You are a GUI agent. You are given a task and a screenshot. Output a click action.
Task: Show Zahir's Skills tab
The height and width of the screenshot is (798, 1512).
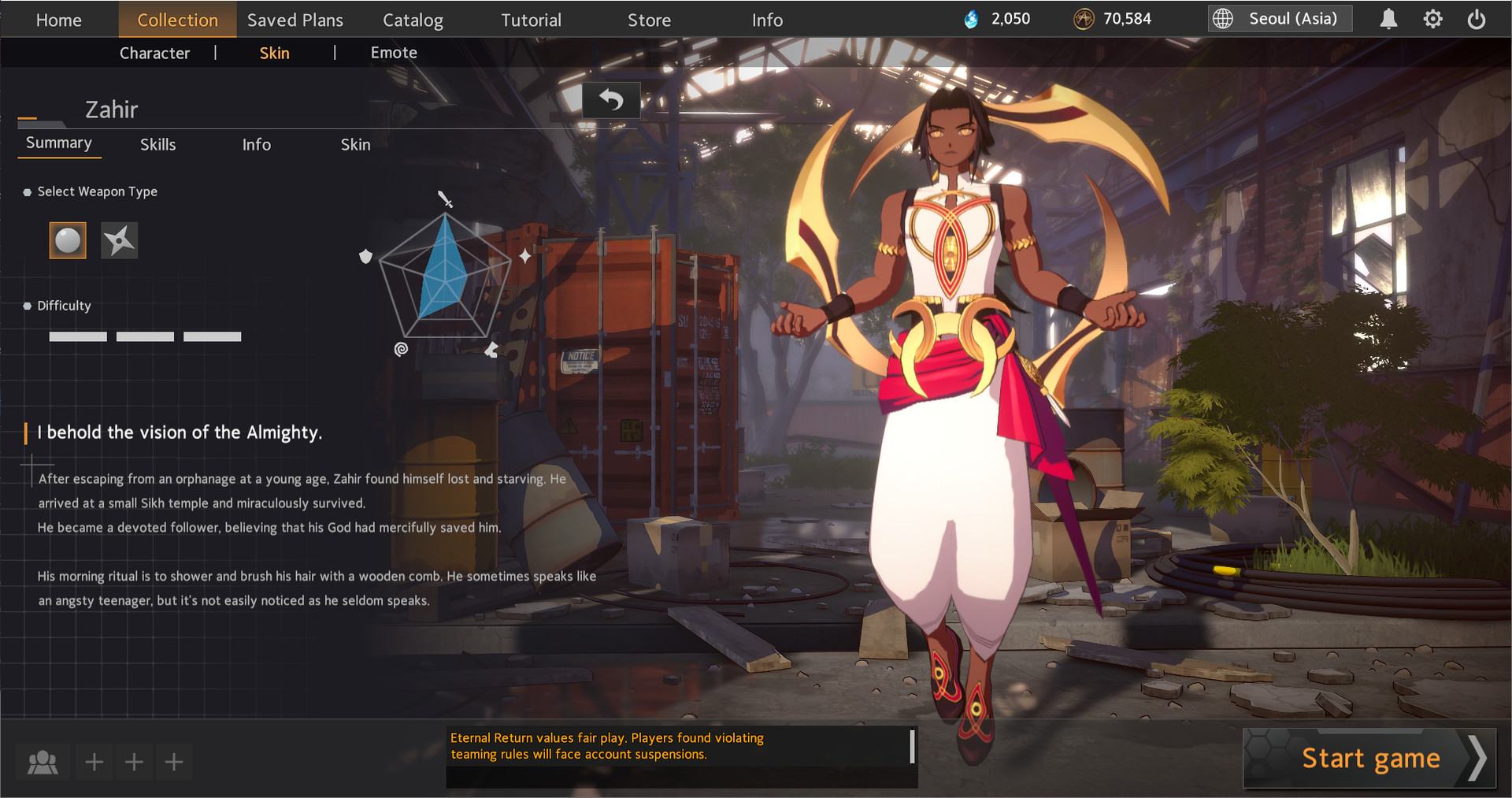coord(157,144)
